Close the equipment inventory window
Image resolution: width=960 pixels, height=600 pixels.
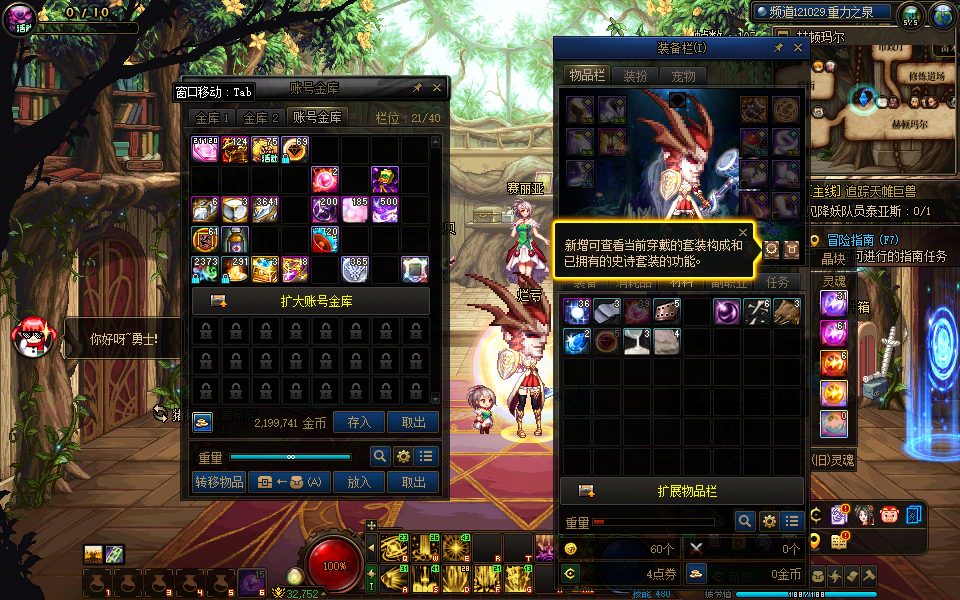798,48
